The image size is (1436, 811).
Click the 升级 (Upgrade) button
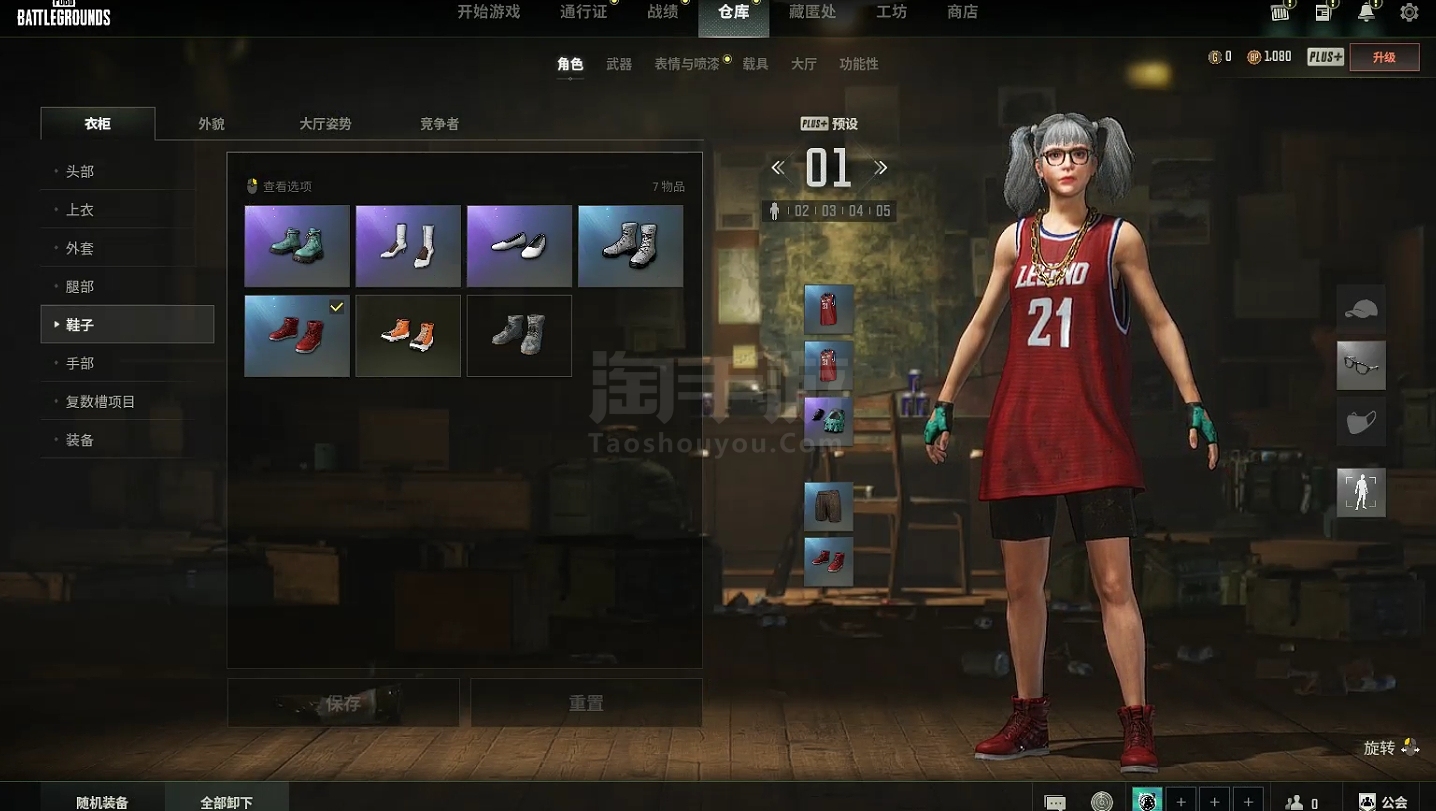[1384, 57]
